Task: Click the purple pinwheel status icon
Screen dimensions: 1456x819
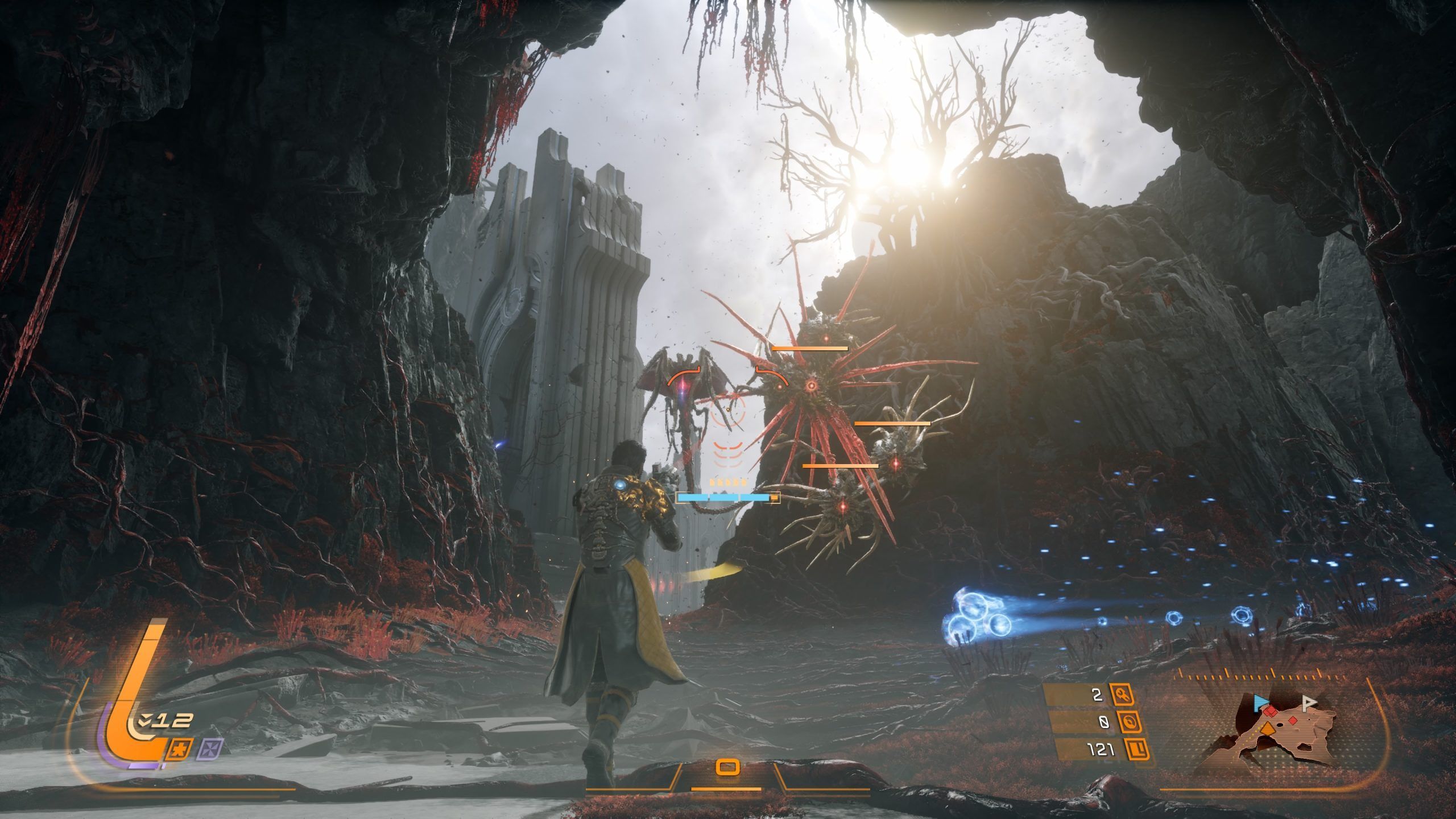Action: [210, 750]
